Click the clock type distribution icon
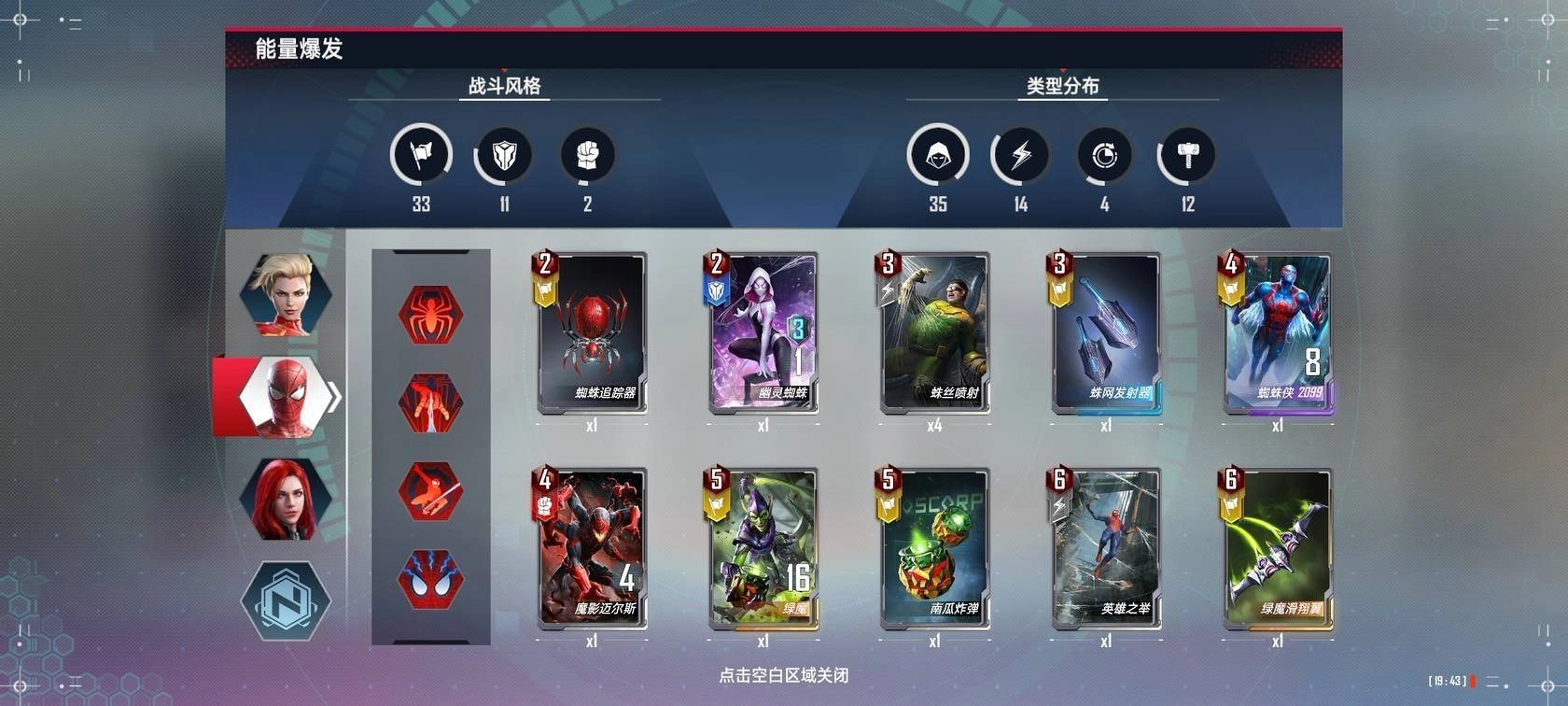The width and height of the screenshot is (1568, 706). [1105, 154]
